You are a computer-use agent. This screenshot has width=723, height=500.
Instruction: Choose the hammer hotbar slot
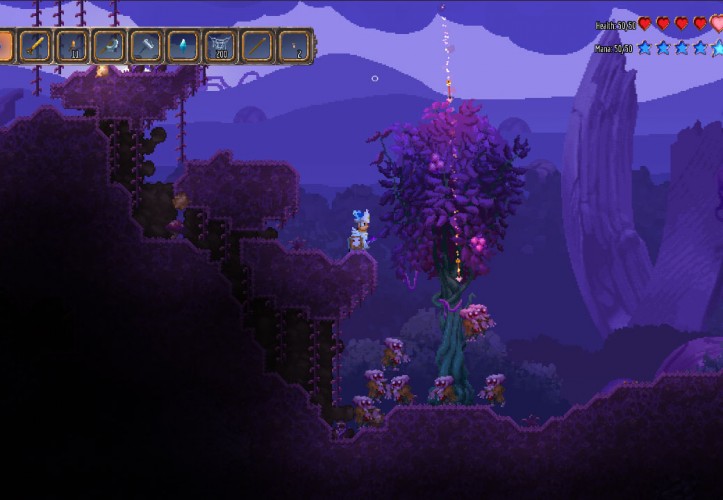point(147,45)
